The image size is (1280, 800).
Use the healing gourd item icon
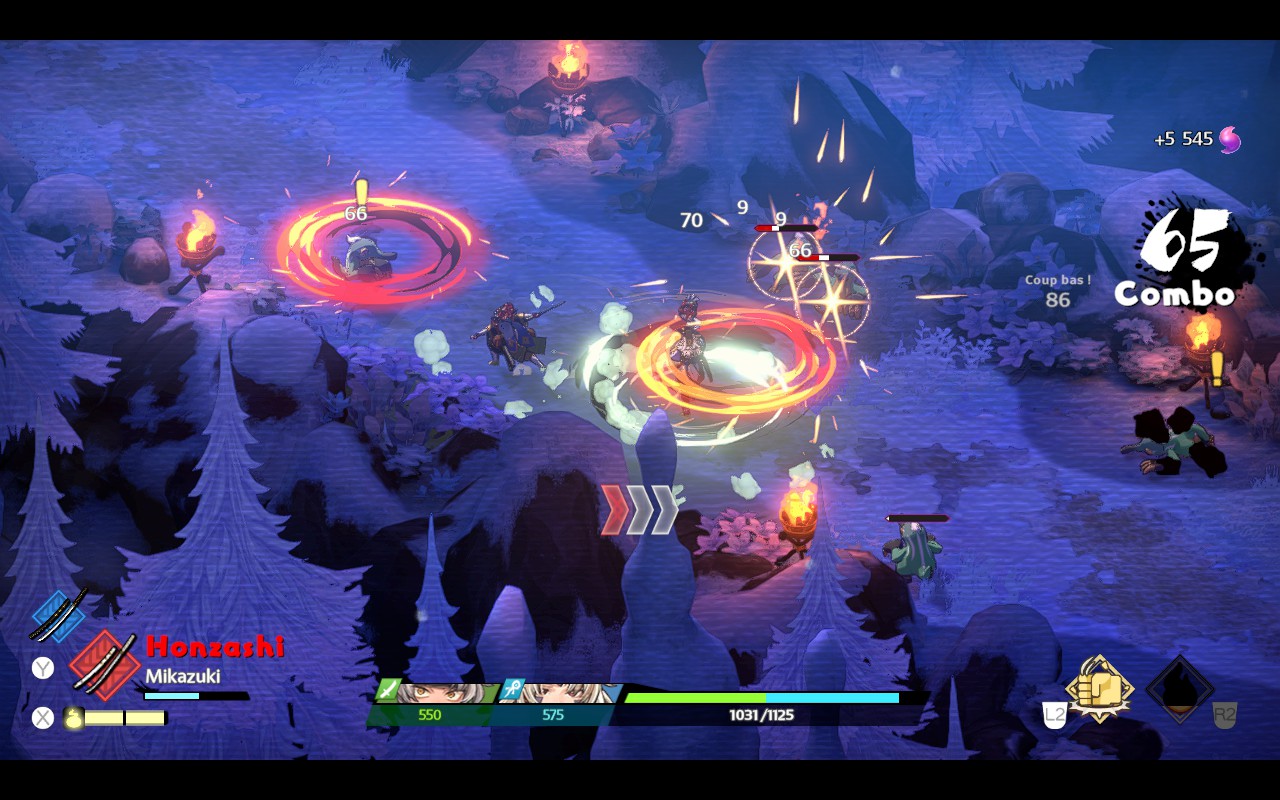[73, 717]
